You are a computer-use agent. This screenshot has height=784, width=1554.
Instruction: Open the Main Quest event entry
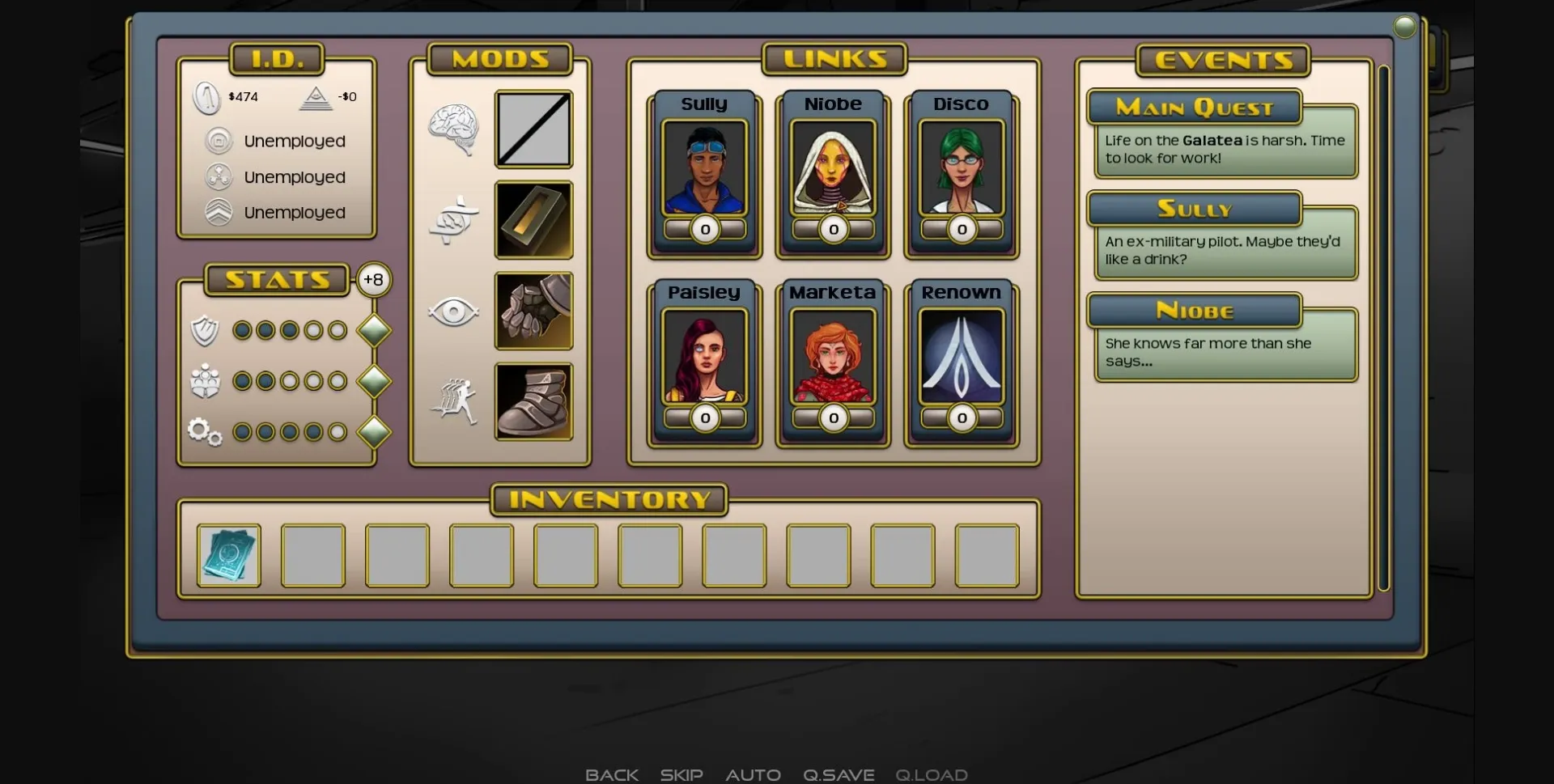tap(1224, 136)
